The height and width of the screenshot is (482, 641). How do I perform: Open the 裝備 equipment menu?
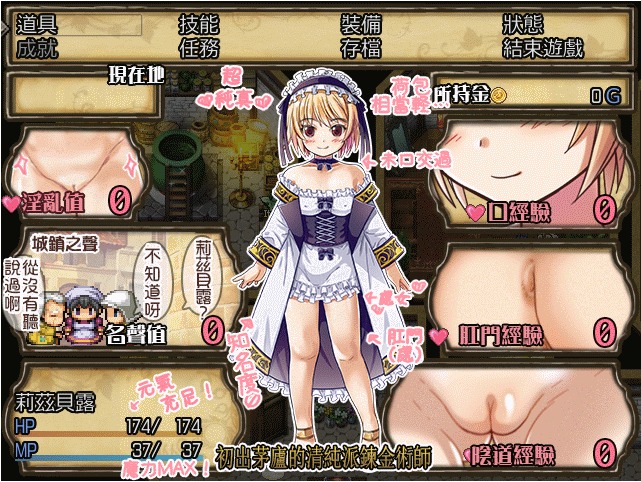coord(360,23)
